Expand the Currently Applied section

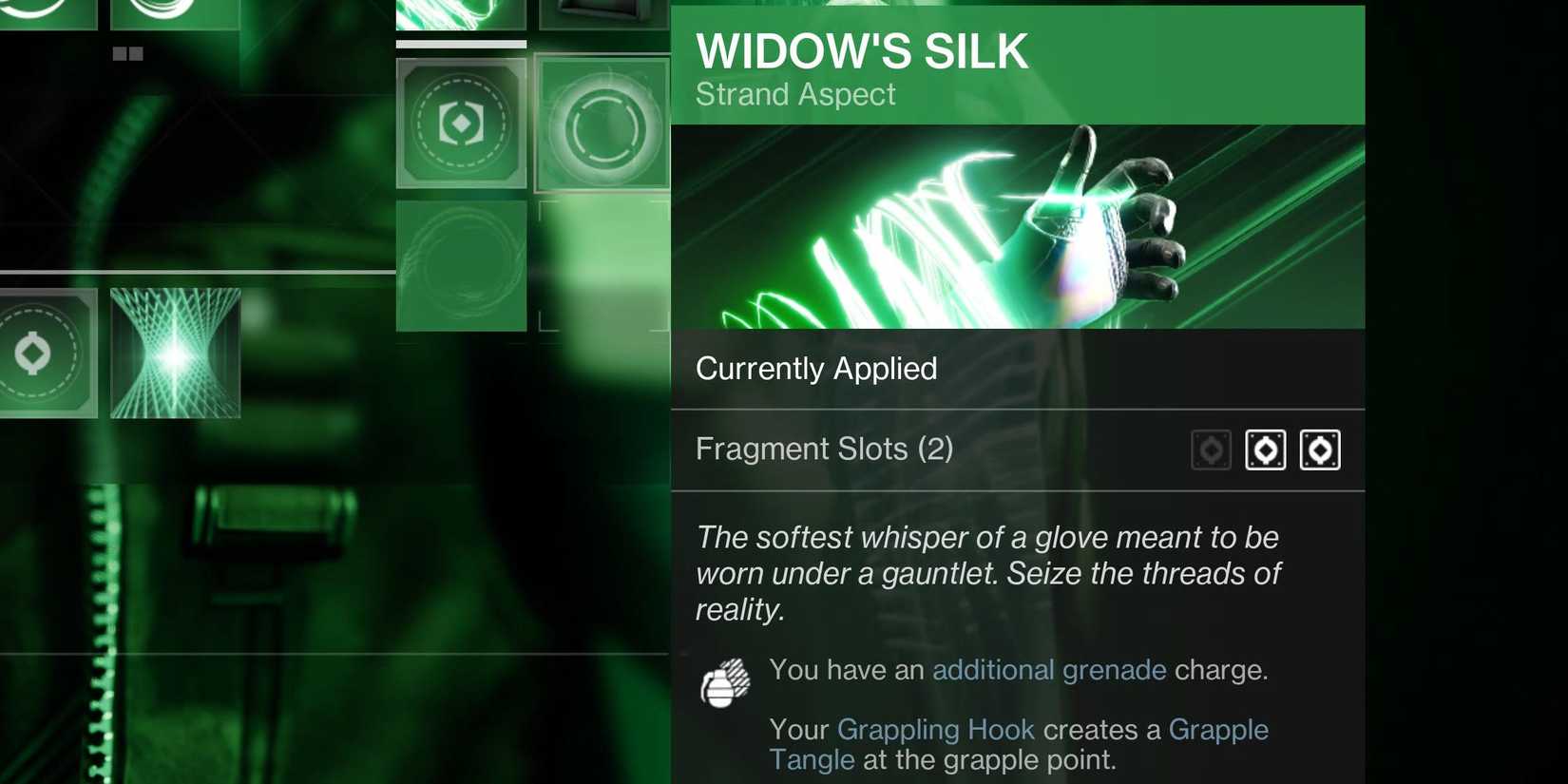(x=816, y=369)
